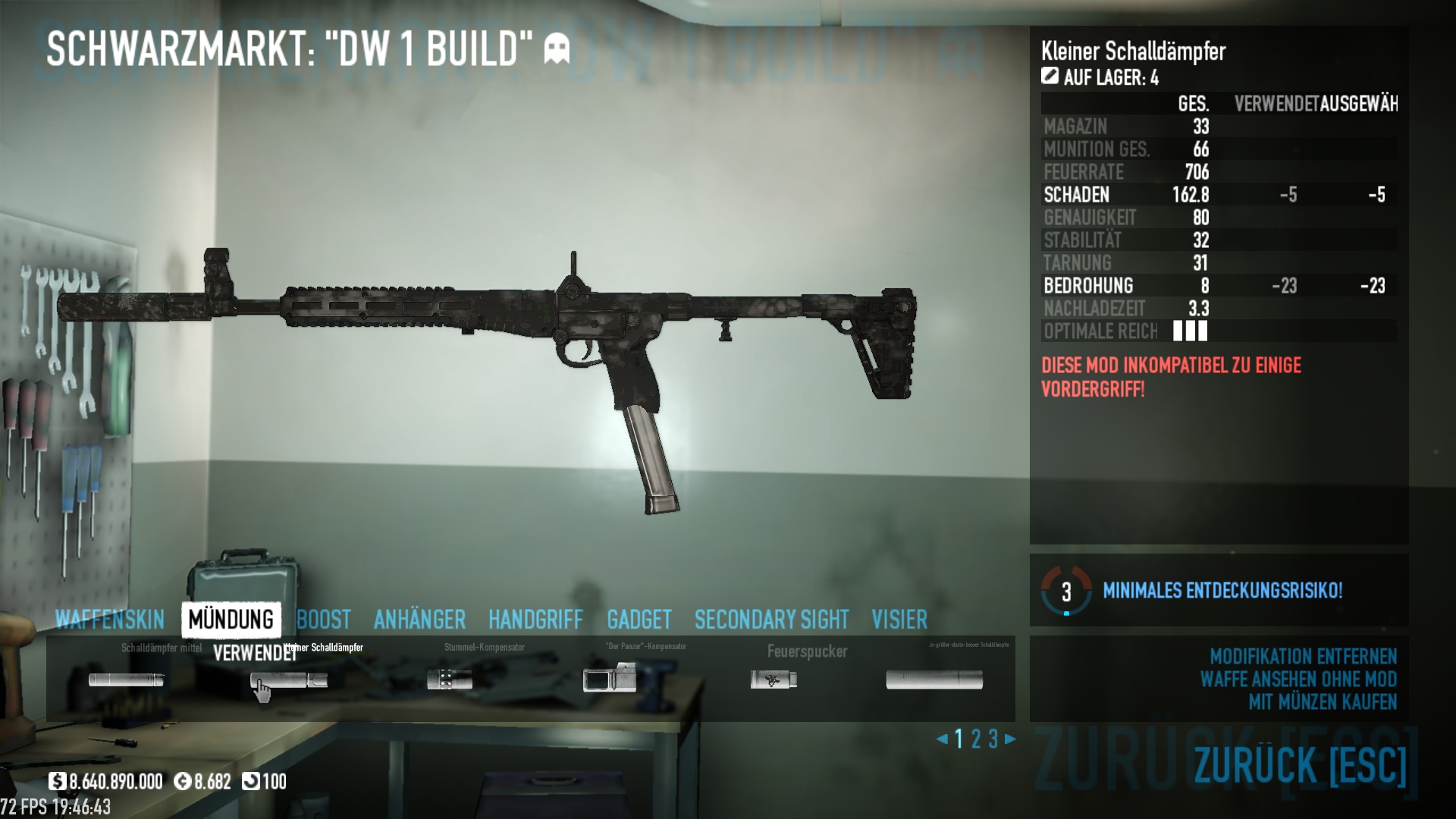The image size is (1456, 819).
Task: Pick the Stummel-Kompensator mod
Action: coord(450,679)
